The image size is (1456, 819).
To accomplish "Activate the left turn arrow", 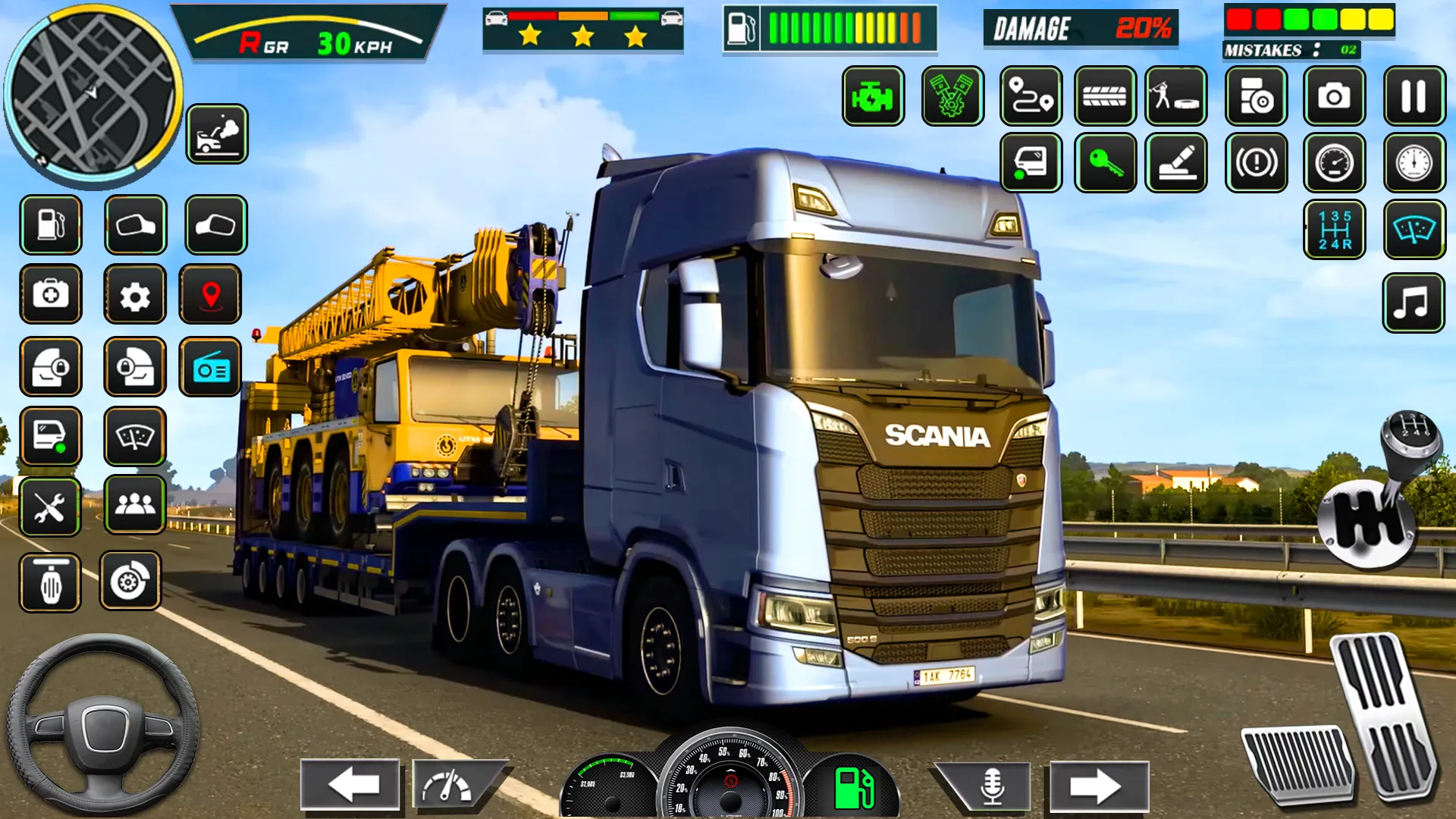I will tap(350, 785).
